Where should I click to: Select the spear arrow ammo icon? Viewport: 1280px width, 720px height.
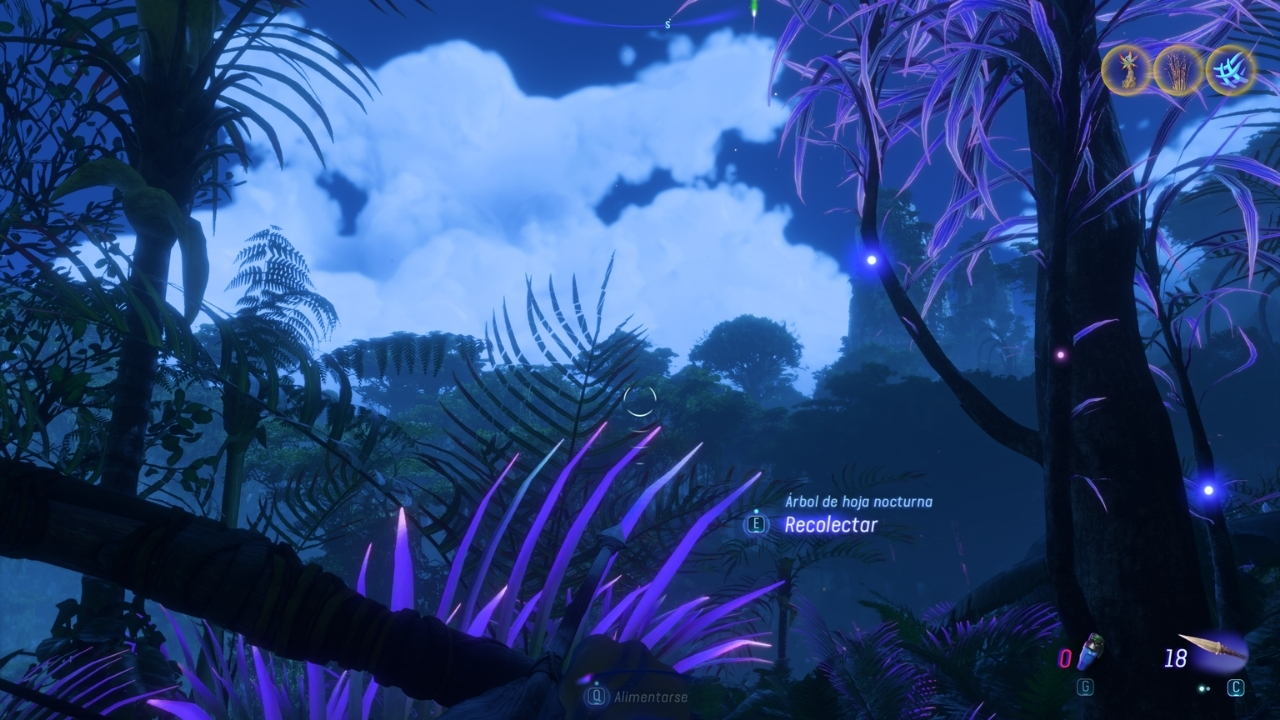[x=1215, y=649]
